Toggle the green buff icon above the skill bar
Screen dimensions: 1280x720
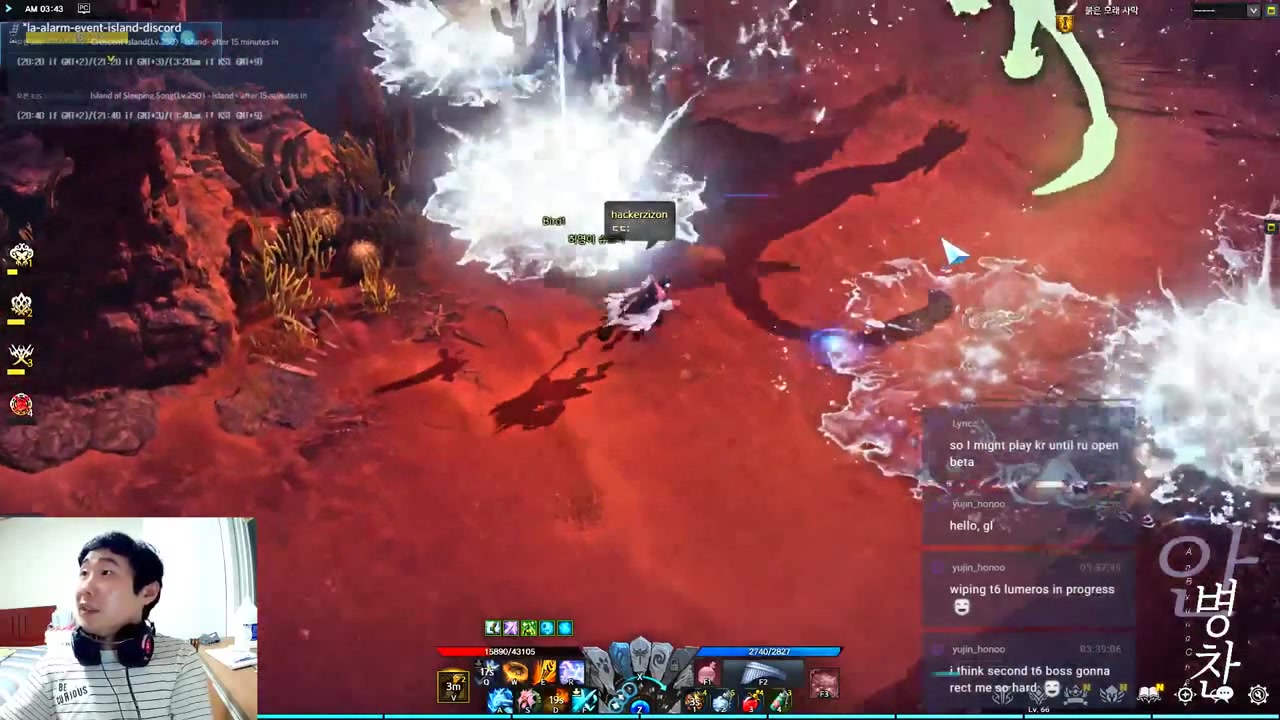tap(527, 627)
